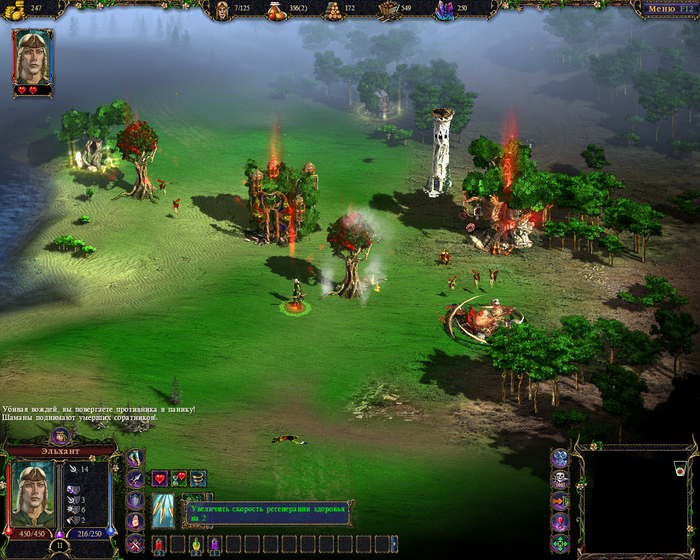This screenshot has width=700, height=560.
Task: Use the yellow-green potion in the item belt
Action: tap(195, 545)
